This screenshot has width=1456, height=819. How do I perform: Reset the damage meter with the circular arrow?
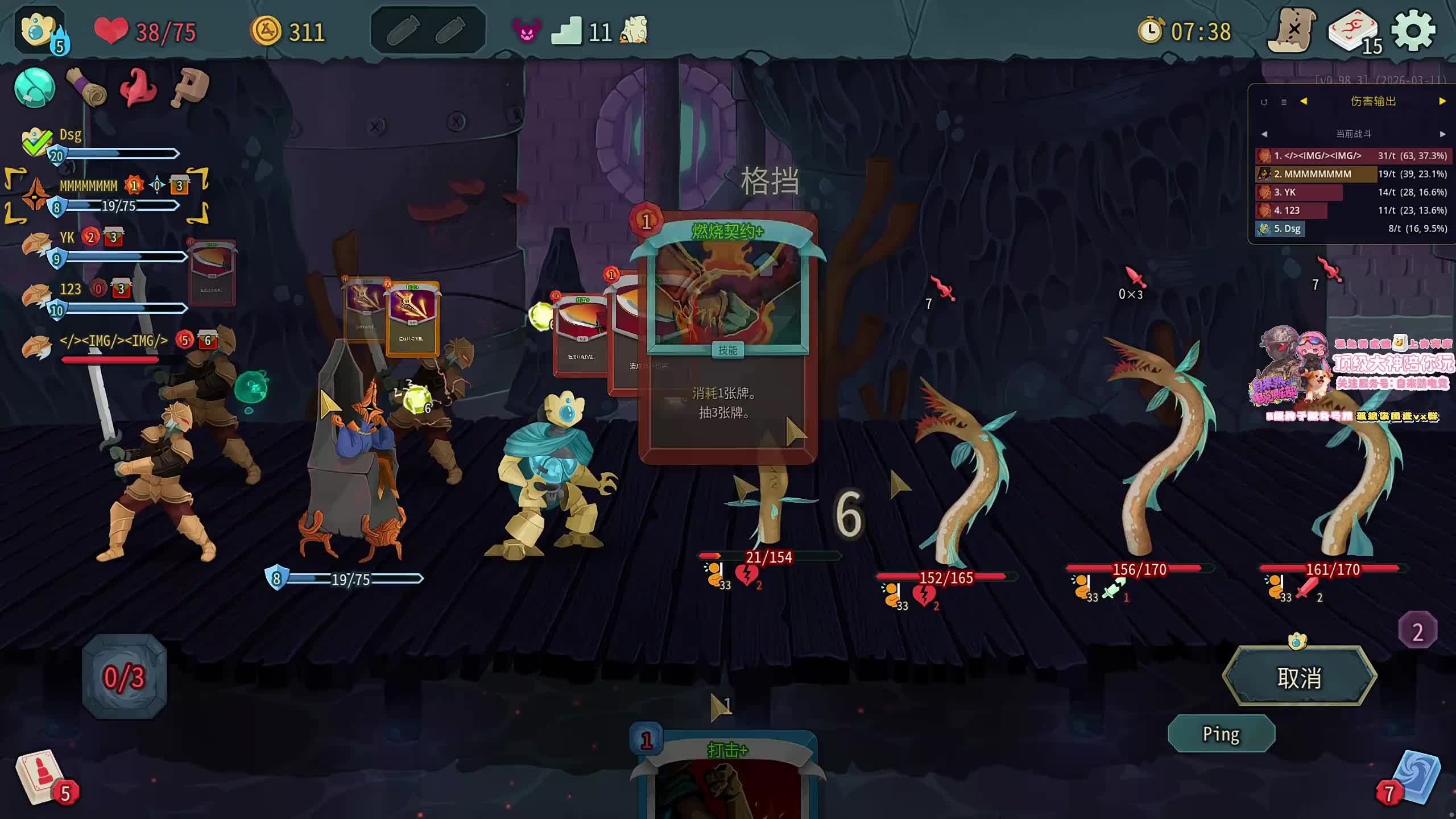(x=1264, y=102)
